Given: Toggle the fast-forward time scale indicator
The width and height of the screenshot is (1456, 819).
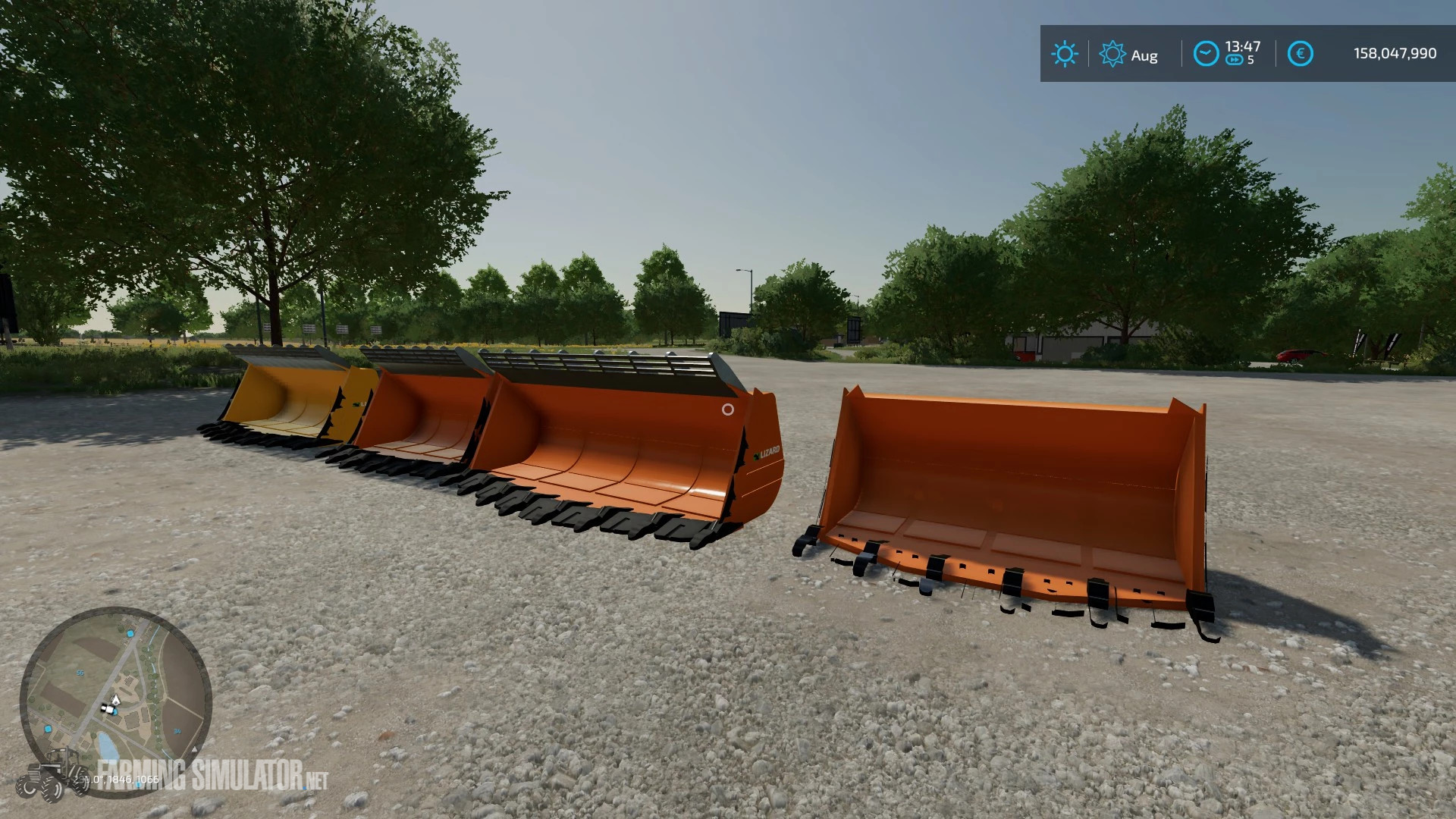Looking at the screenshot, I should 1235,58.
